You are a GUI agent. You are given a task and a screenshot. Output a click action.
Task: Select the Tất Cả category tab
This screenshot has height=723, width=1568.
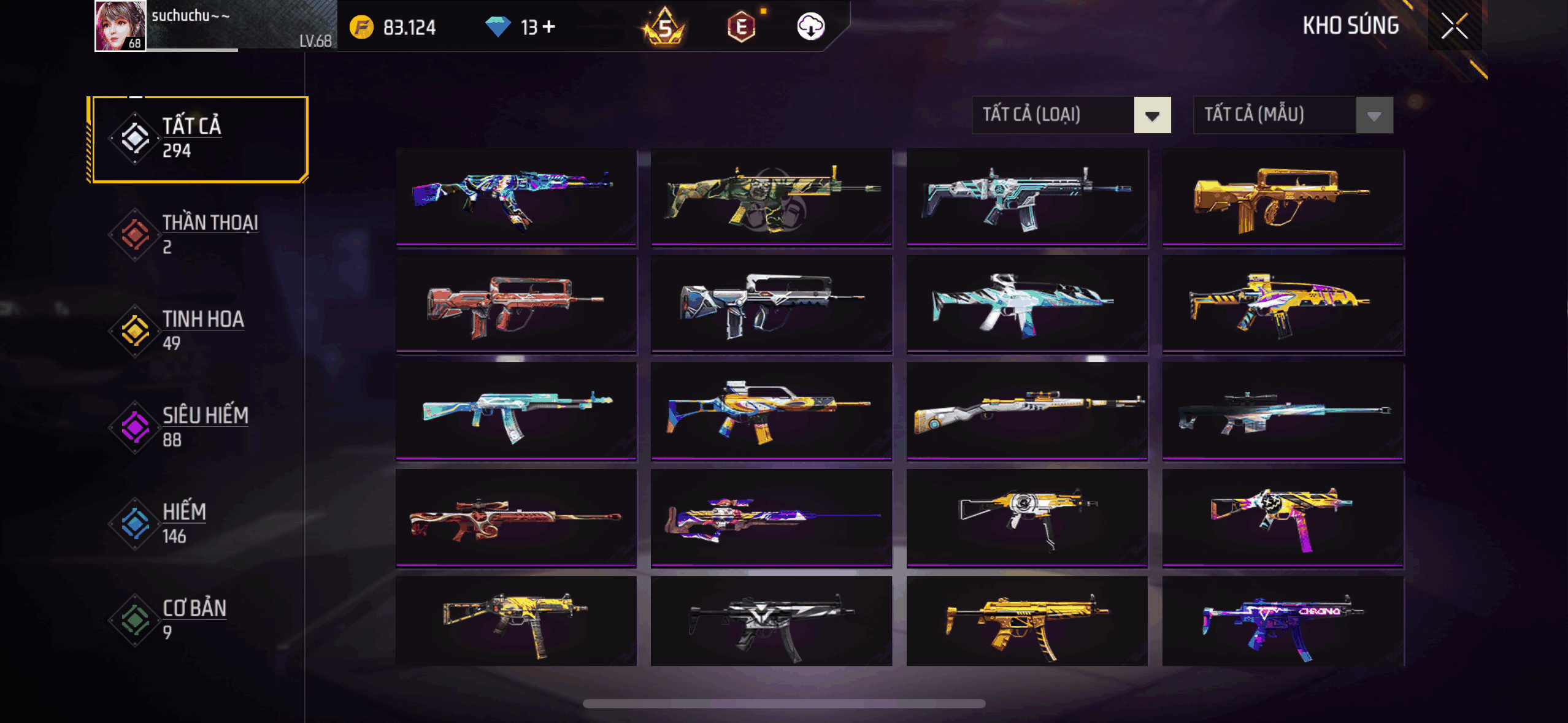click(x=198, y=139)
